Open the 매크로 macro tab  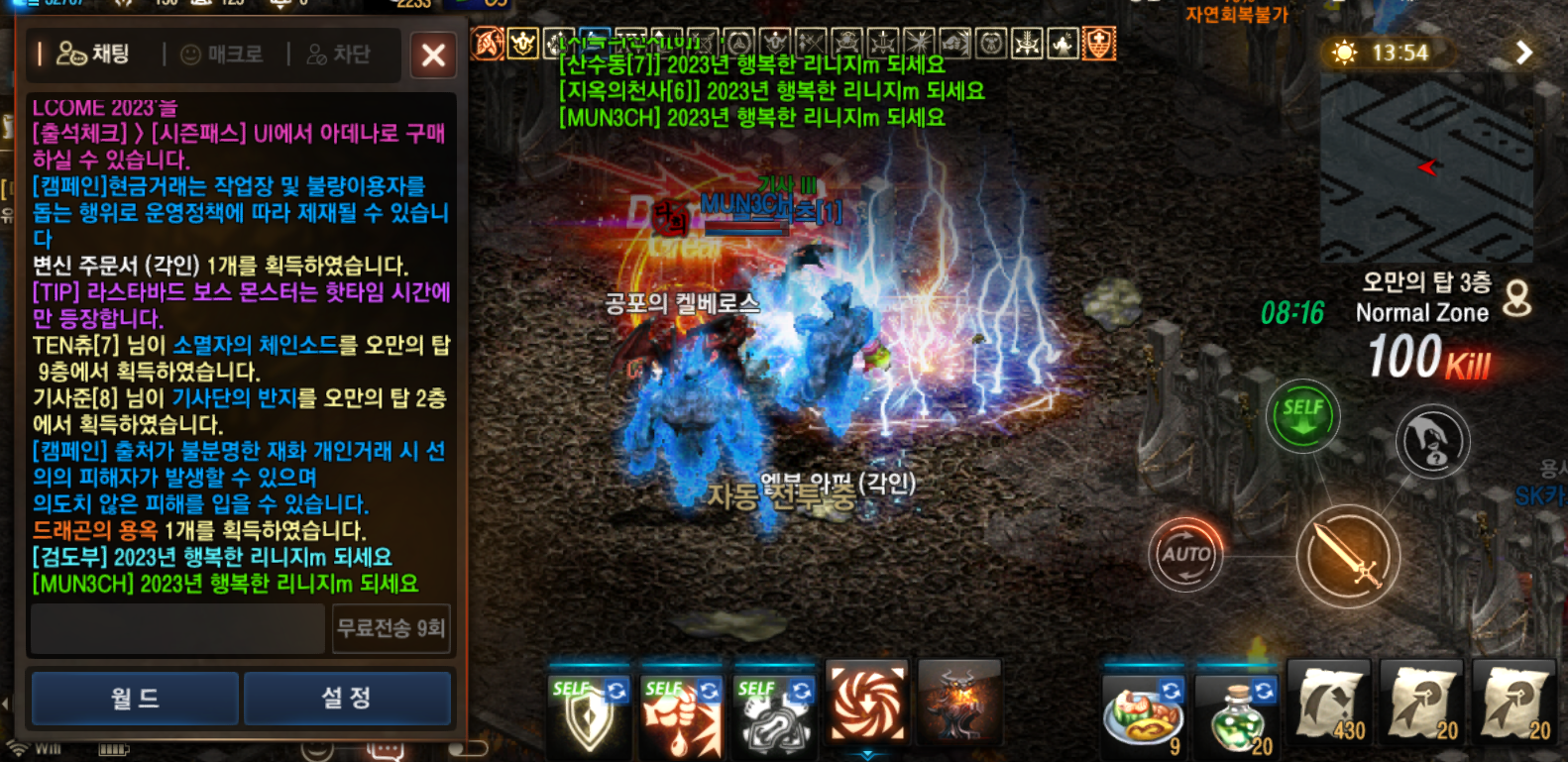tap(222, 54)
